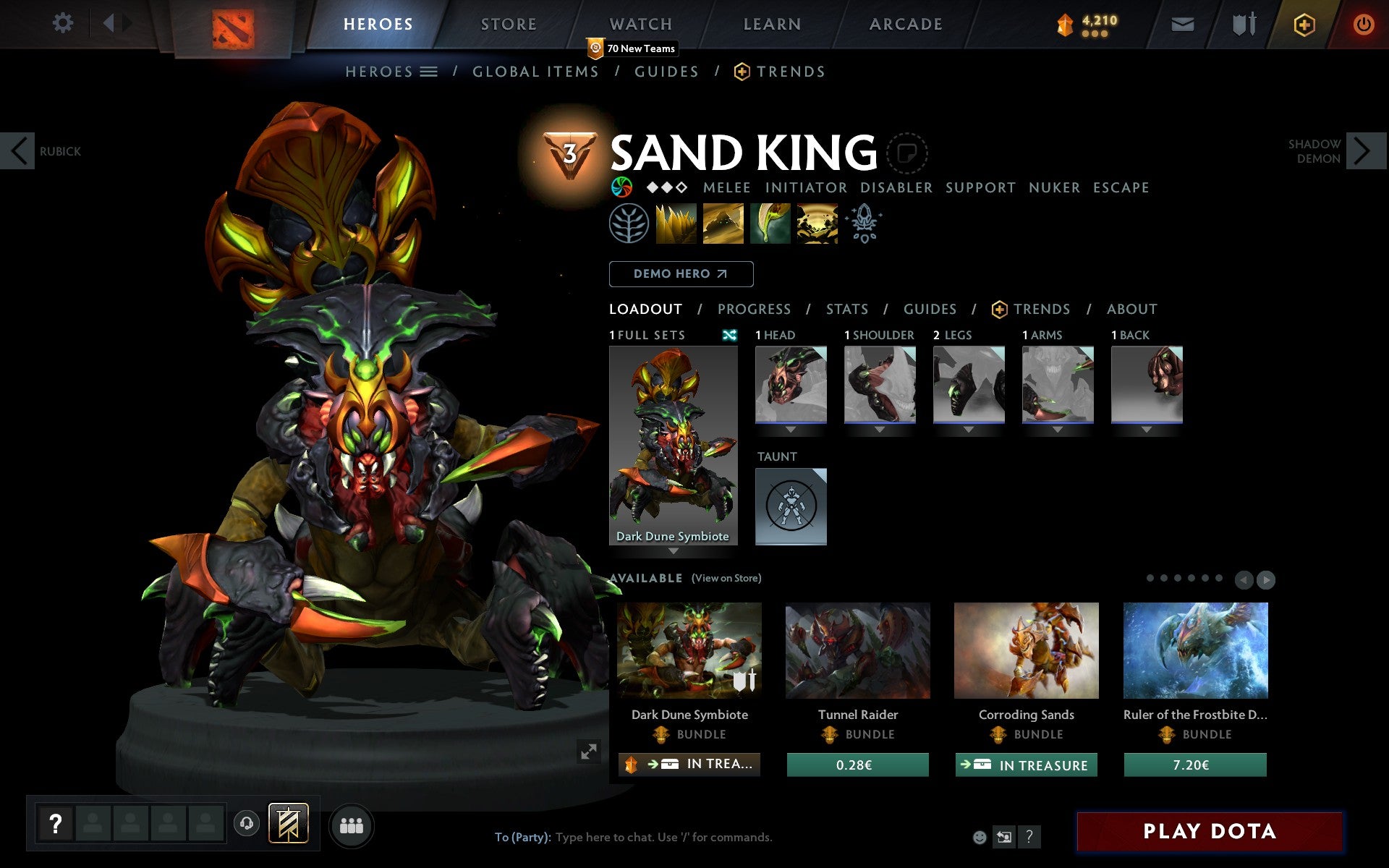Select the Tunnel Raider bundle thumbnail
The height and width of the screenshot is (868, 1389).
click(x=857, y=650)
